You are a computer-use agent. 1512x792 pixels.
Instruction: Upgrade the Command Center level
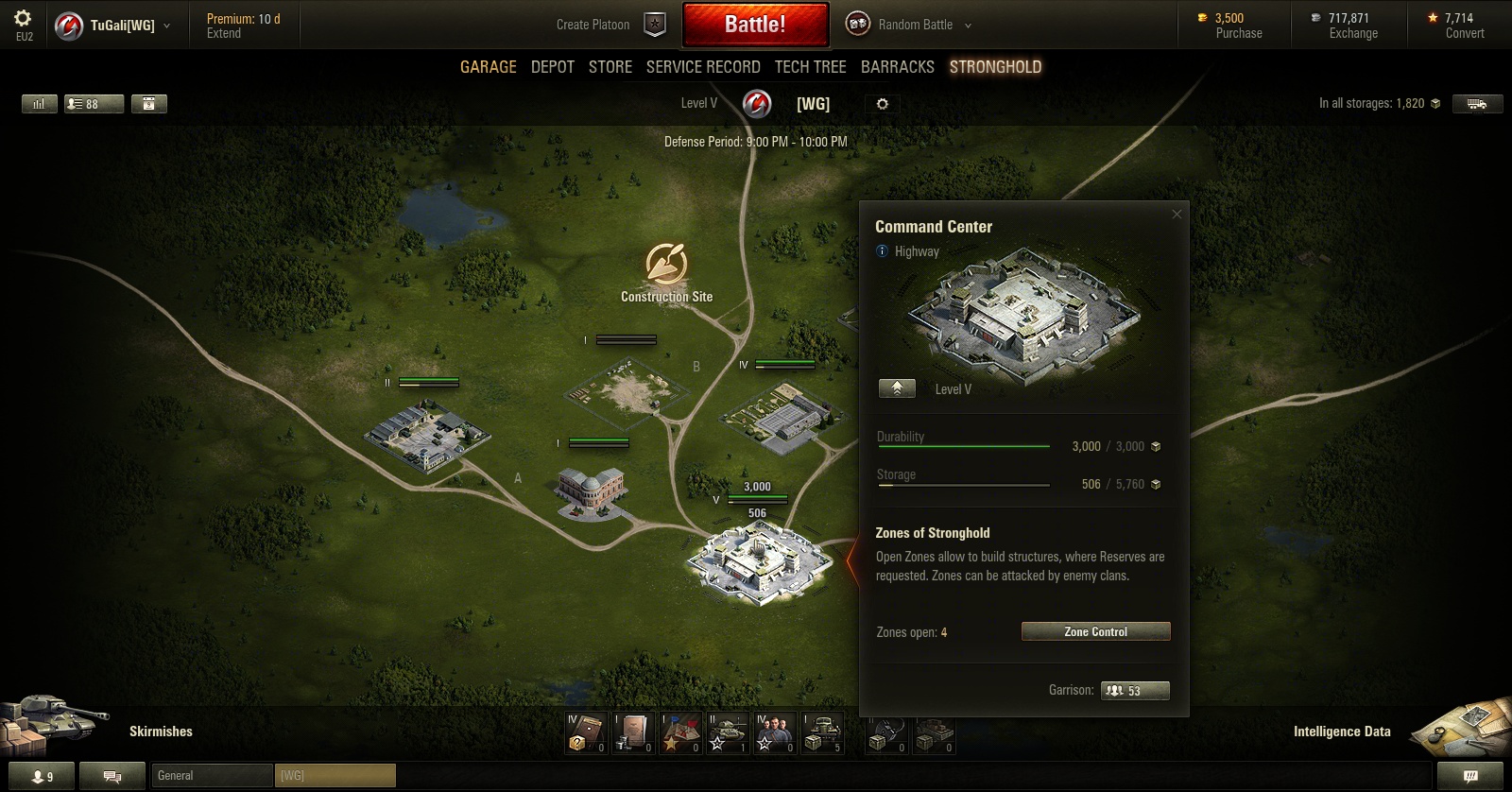coord(897,388)
